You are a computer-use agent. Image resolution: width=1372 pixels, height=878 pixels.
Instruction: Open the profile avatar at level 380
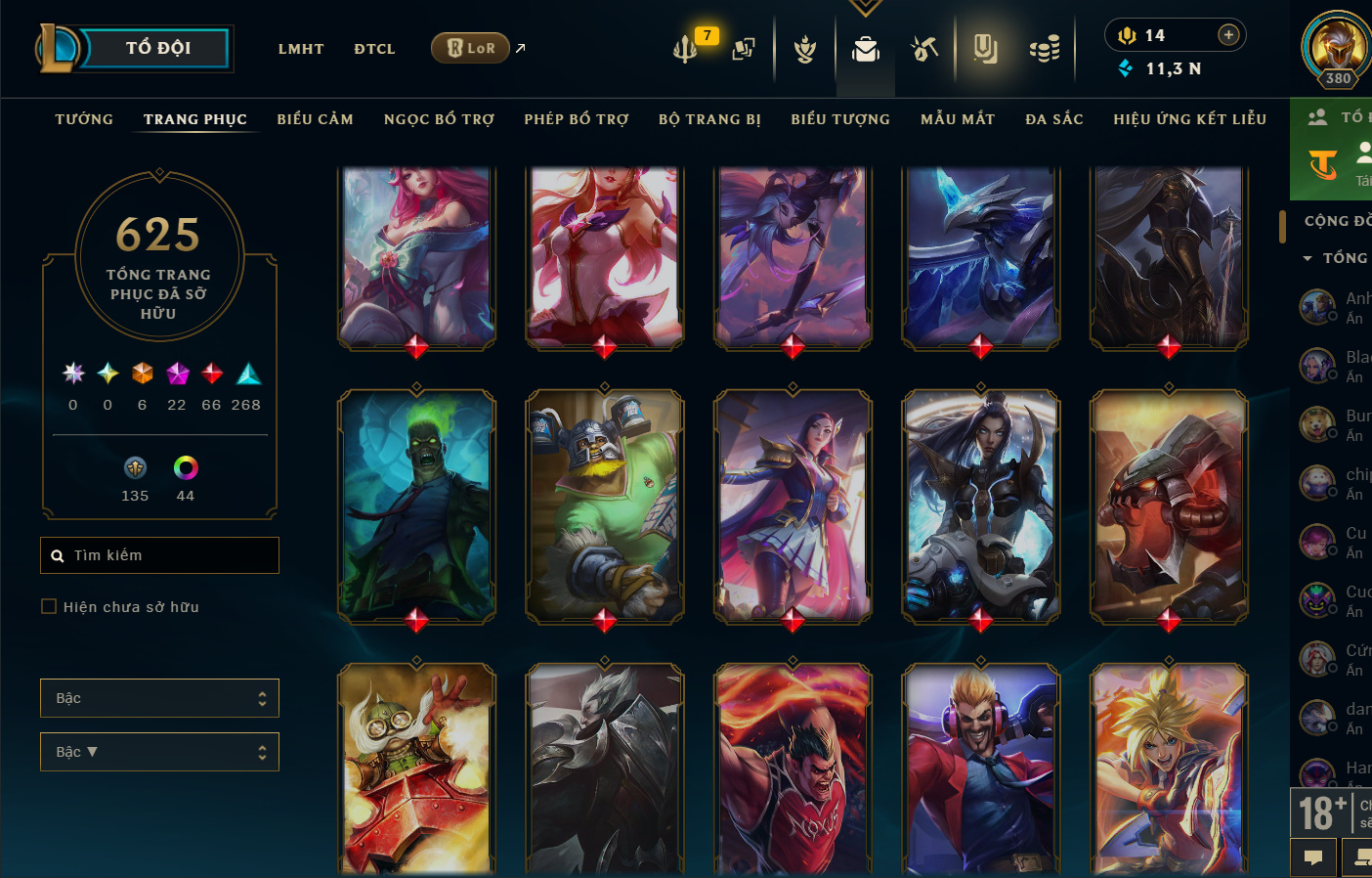[x=1336, y=47]
